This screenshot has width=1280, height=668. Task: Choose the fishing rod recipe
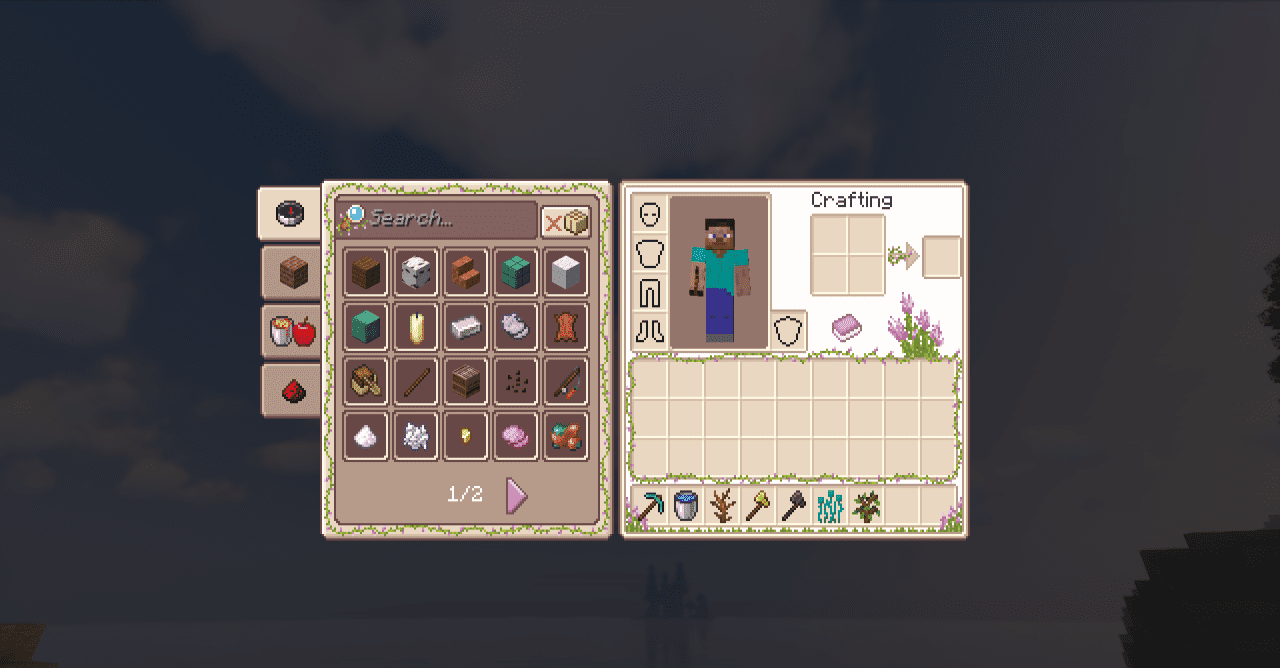(566, 381)
